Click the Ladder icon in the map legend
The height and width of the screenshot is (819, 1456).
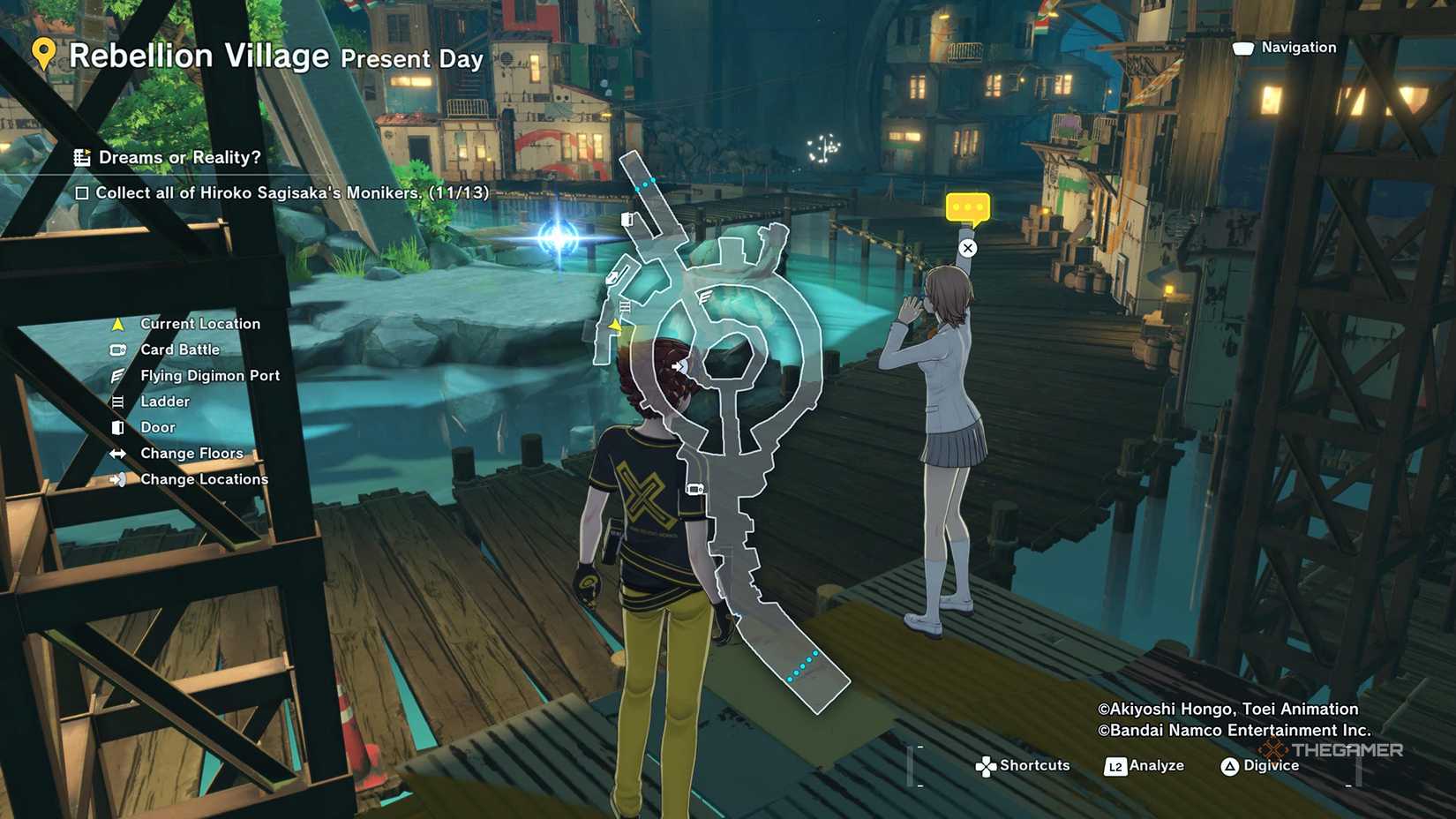tap(117, 401)
